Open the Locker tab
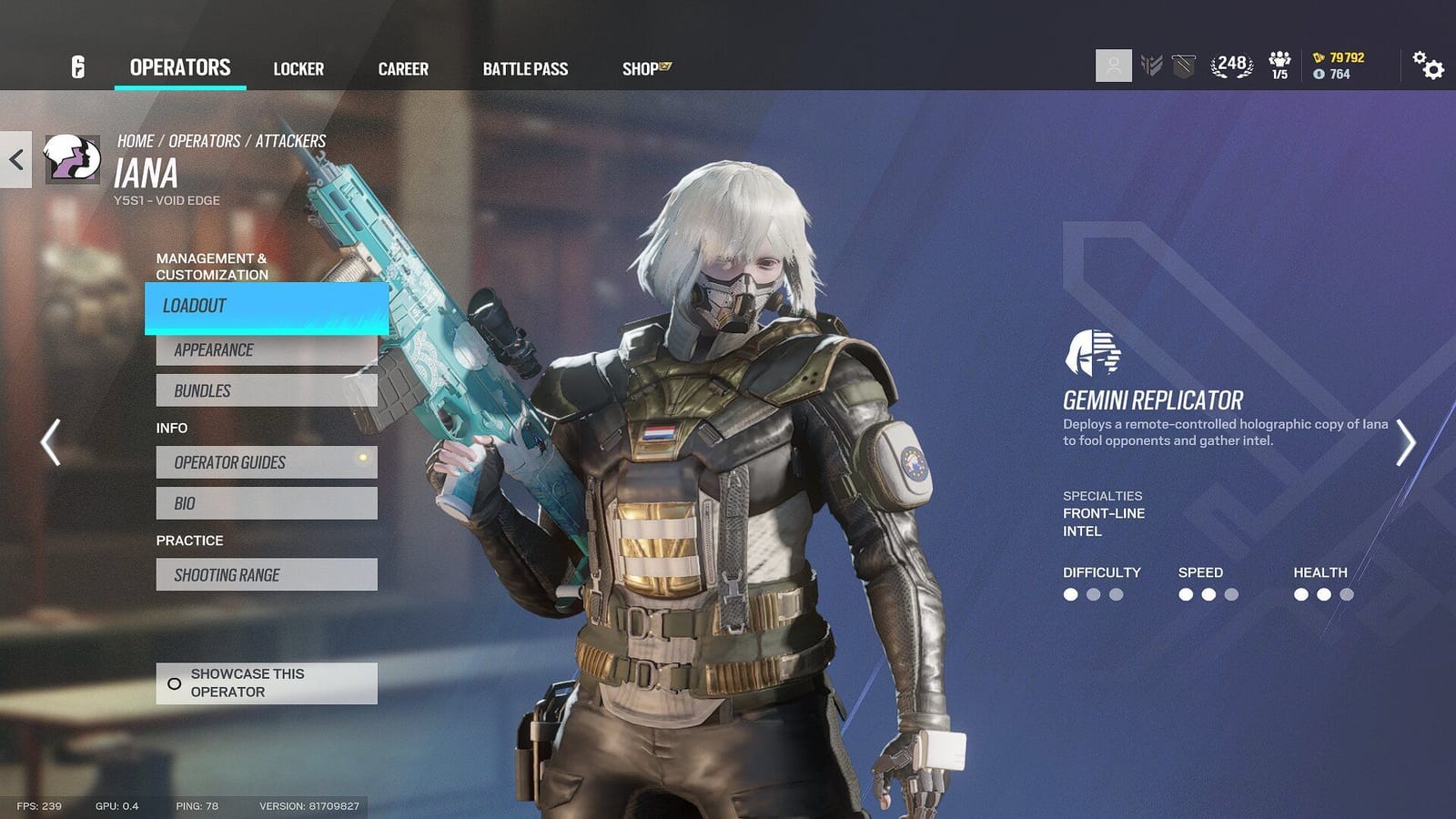 [298, 68]
